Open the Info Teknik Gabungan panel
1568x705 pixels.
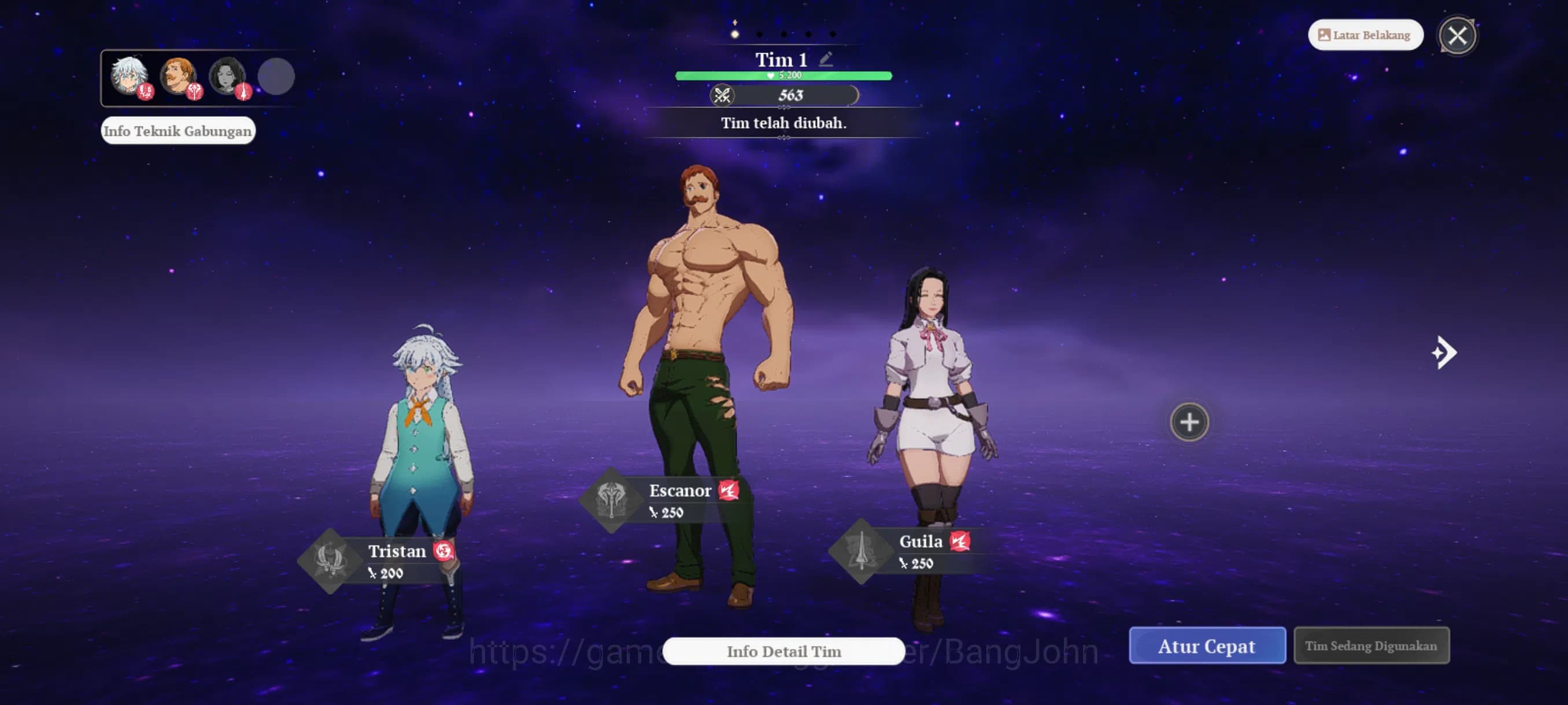(177, 130)
